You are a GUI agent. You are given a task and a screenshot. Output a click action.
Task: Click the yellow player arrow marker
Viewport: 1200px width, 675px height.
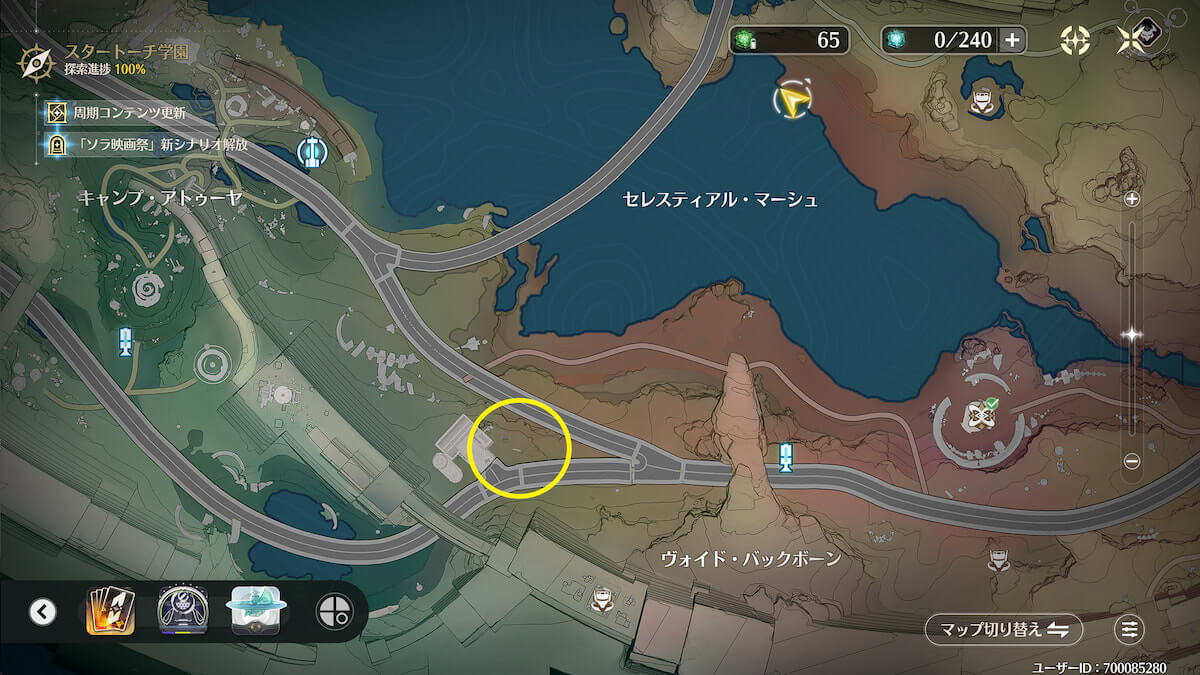pyautogui.click(x=792, y=99)
